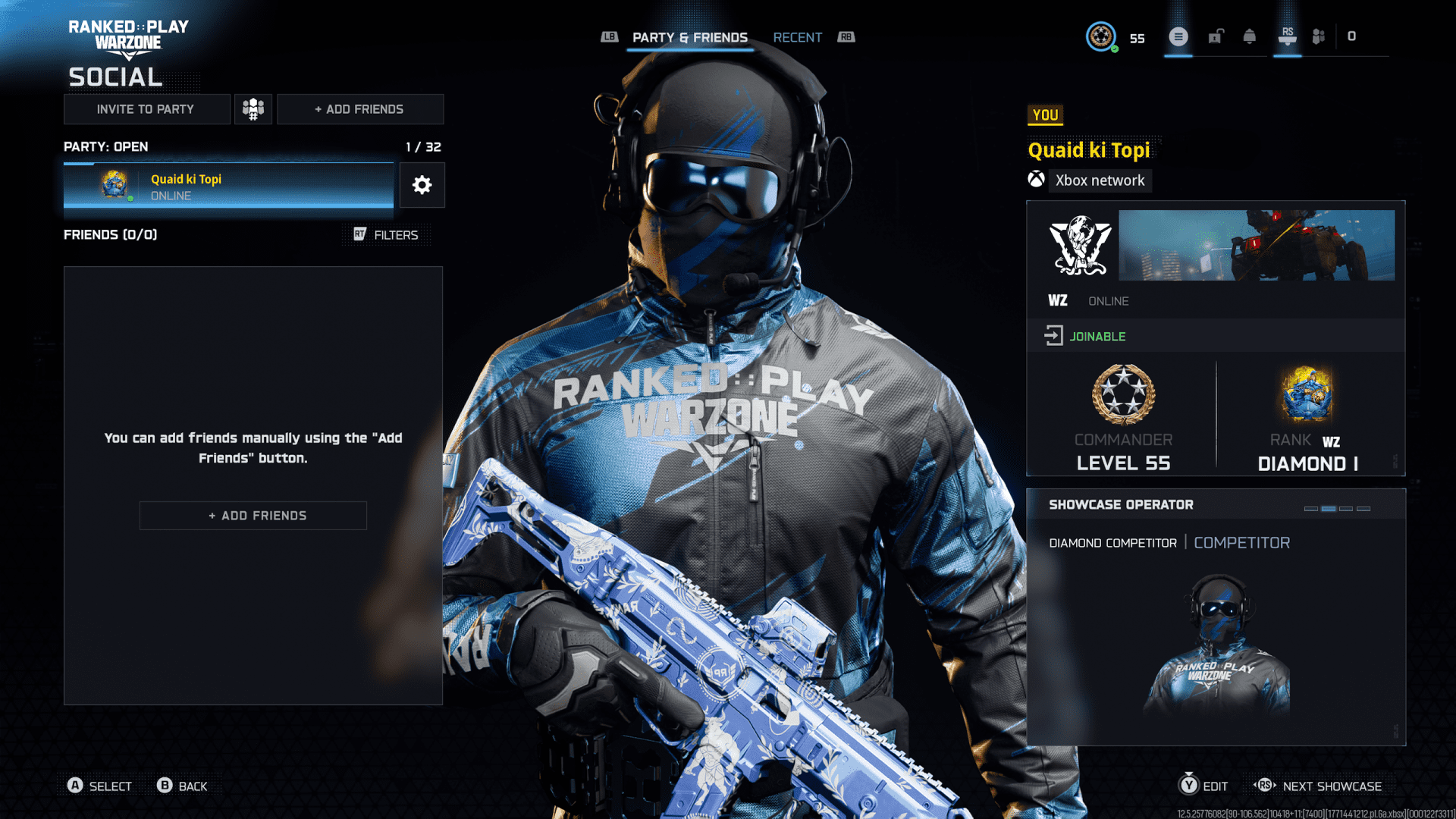
Task: Click the RS showcase icon in top bar
Action: tap(1287, 36)
